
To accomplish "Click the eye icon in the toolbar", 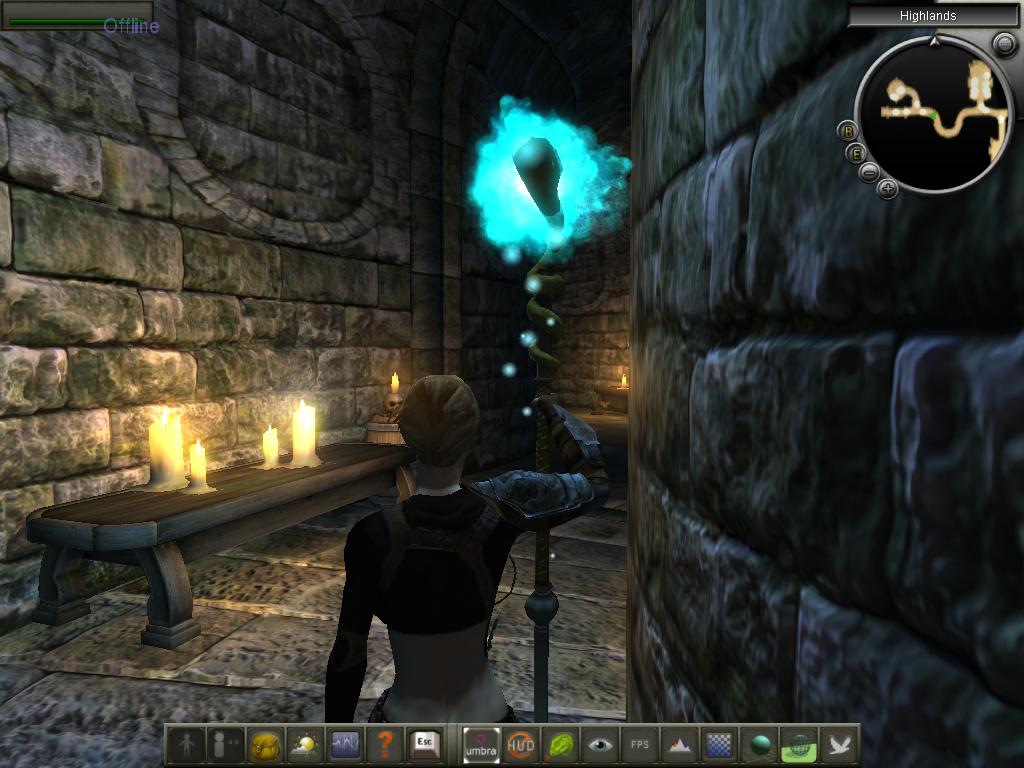I will click(x=600, y=745).
